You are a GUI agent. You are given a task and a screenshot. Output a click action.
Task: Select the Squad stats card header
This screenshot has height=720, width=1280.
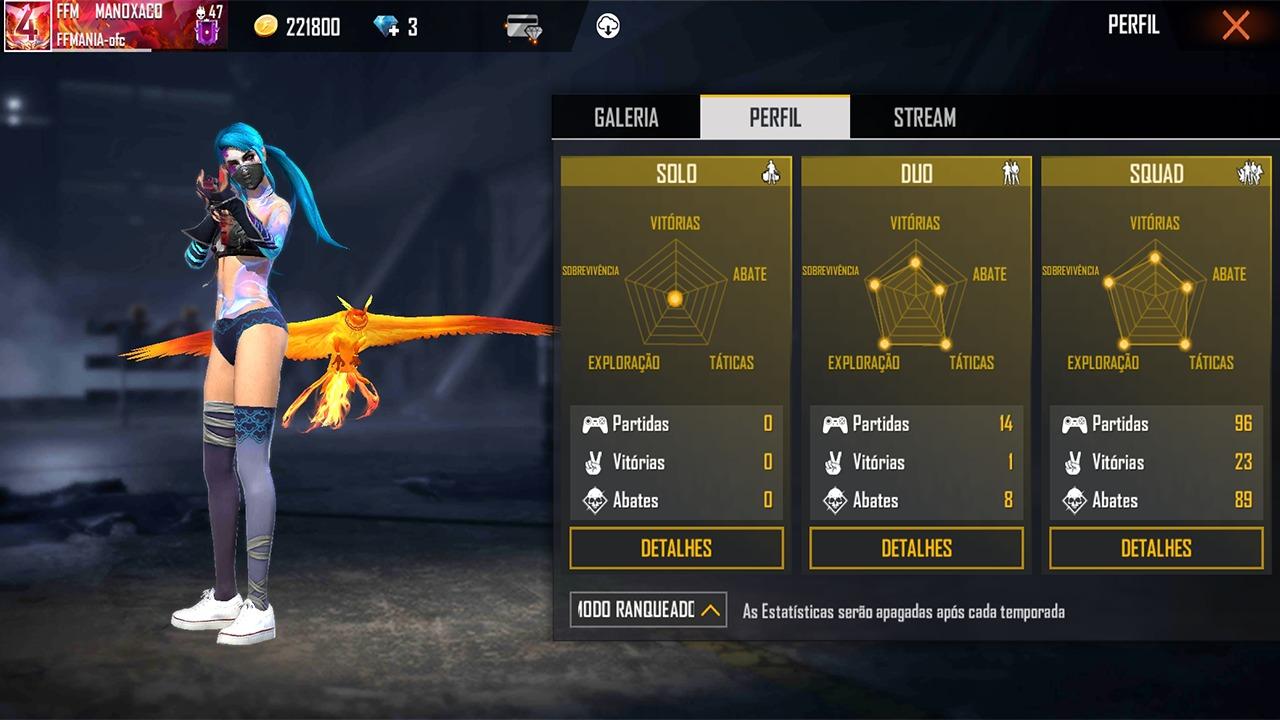1156,173
